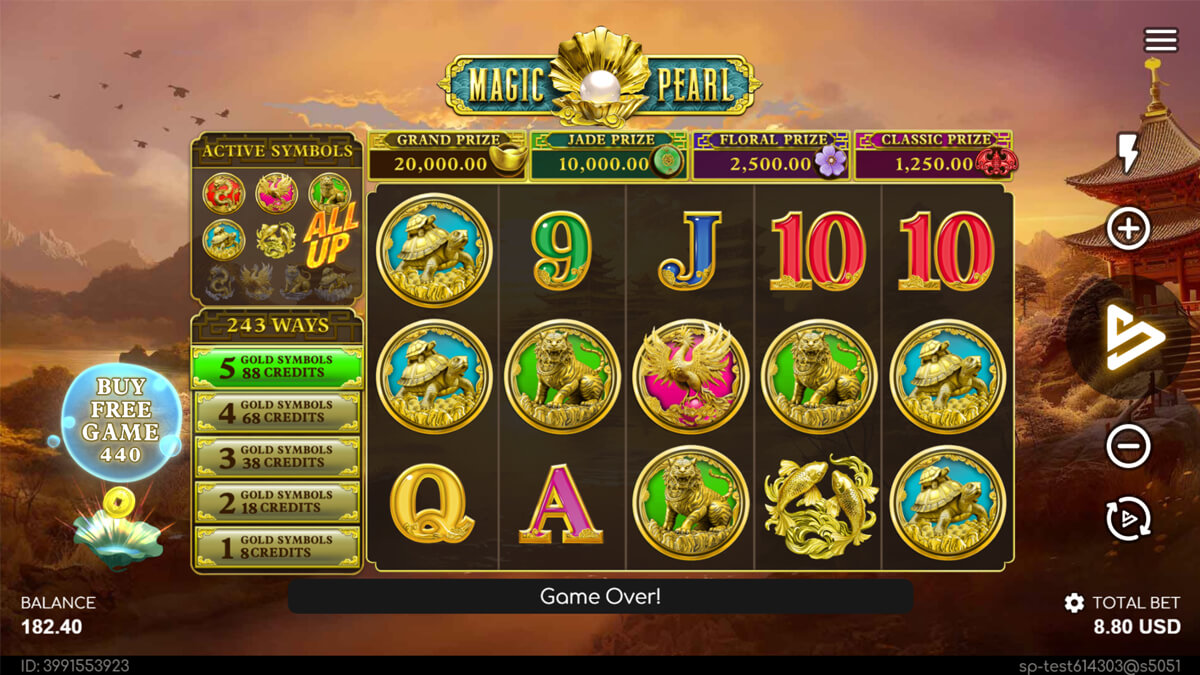
Task: Pick the 3 Gold Symbols 38 Credits level
Action: pyautogui.click(x=277, y=457)
